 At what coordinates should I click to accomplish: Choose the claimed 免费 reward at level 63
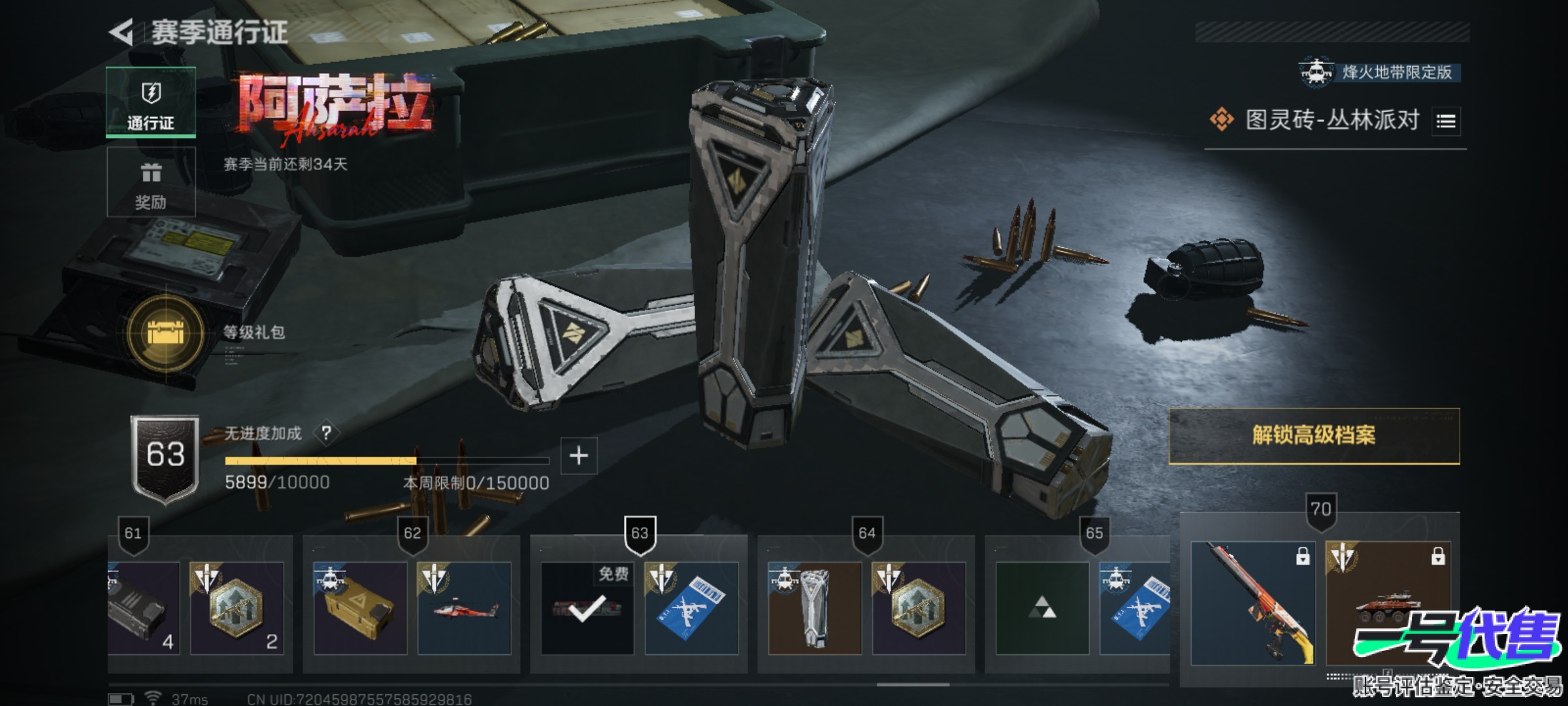[x=587, y=608]
